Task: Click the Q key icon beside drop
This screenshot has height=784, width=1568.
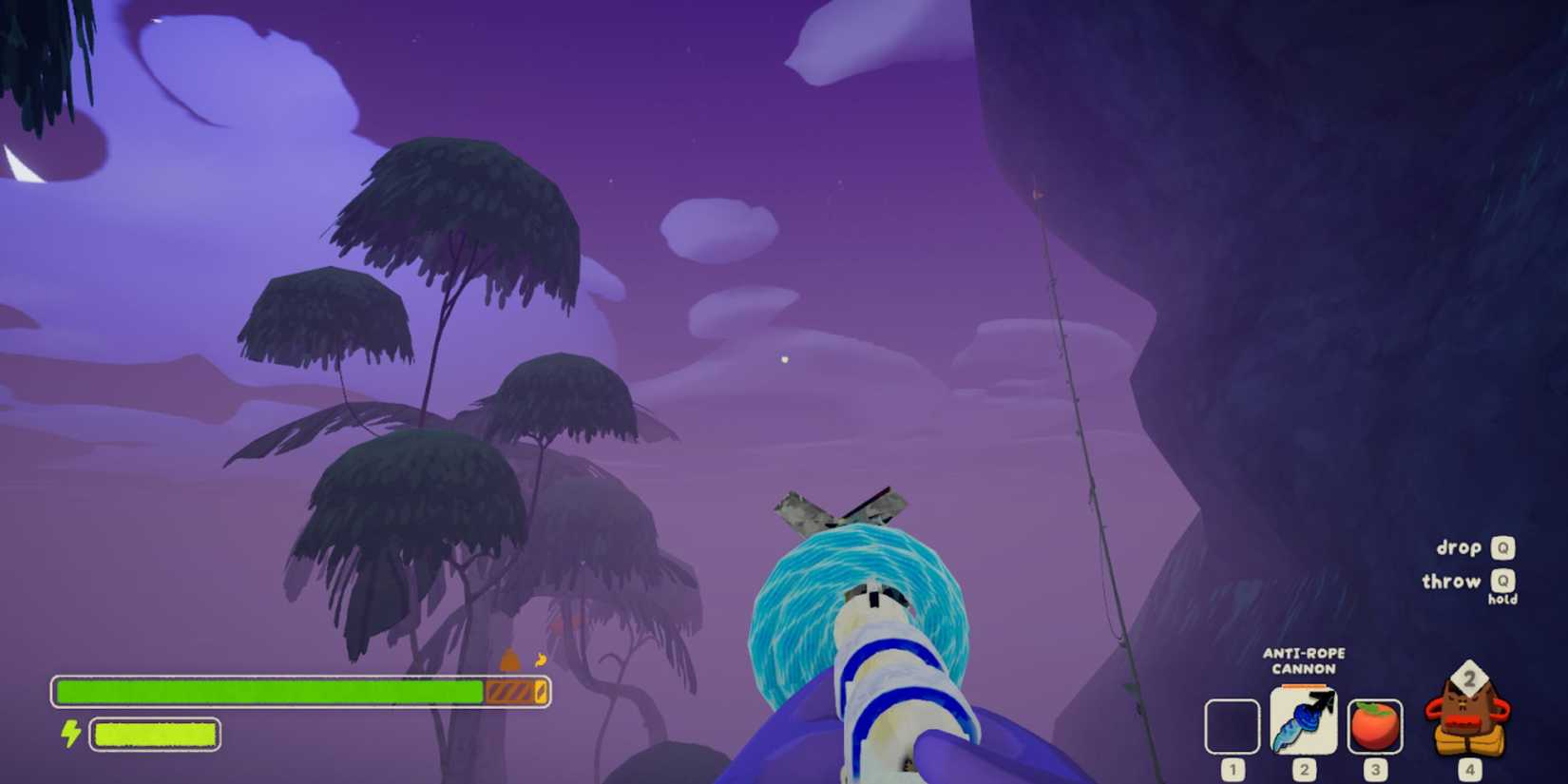Action: tap(1504, 547)
